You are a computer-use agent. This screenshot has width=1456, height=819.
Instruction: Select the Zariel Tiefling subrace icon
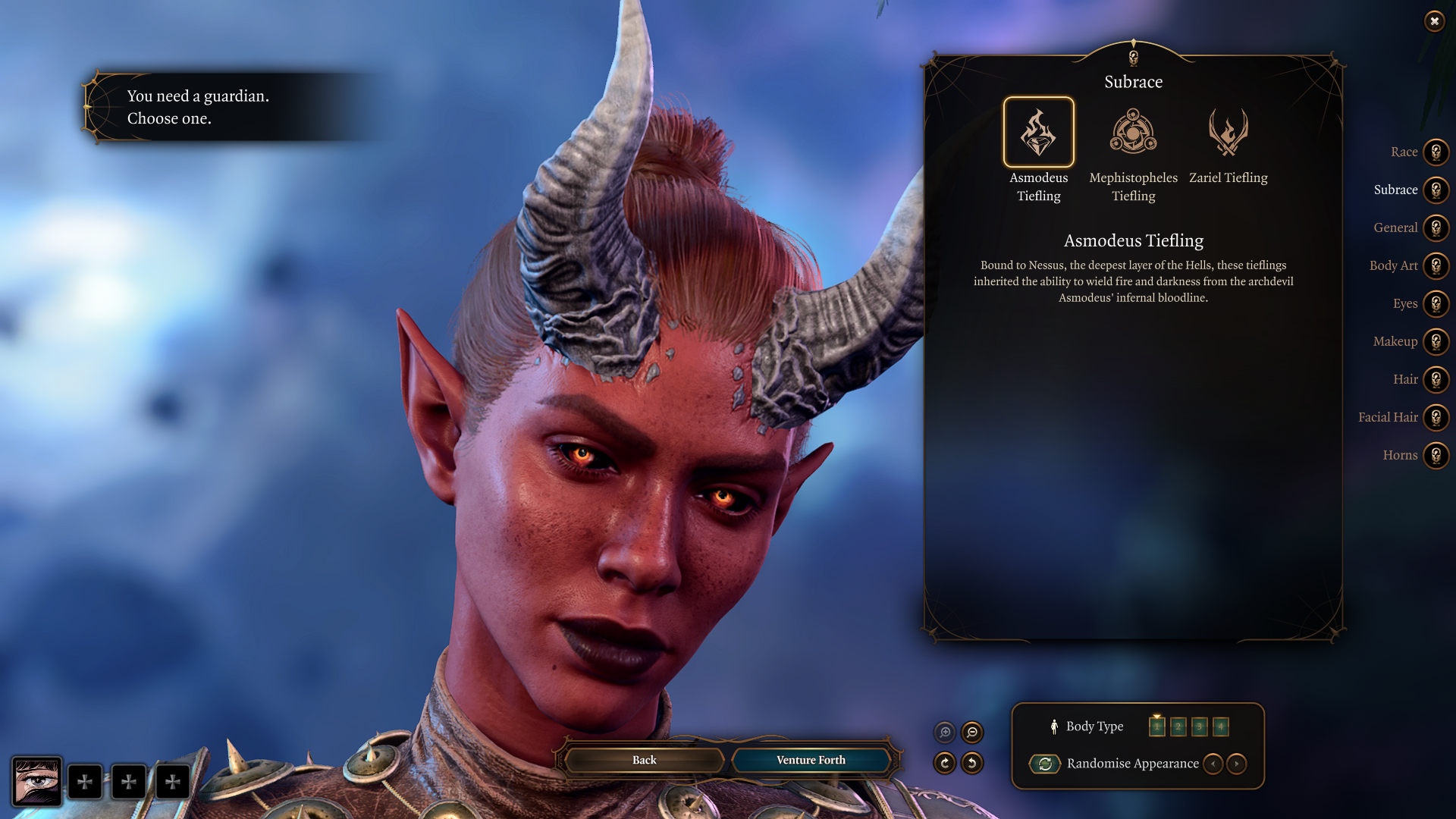coord(1228,132)
